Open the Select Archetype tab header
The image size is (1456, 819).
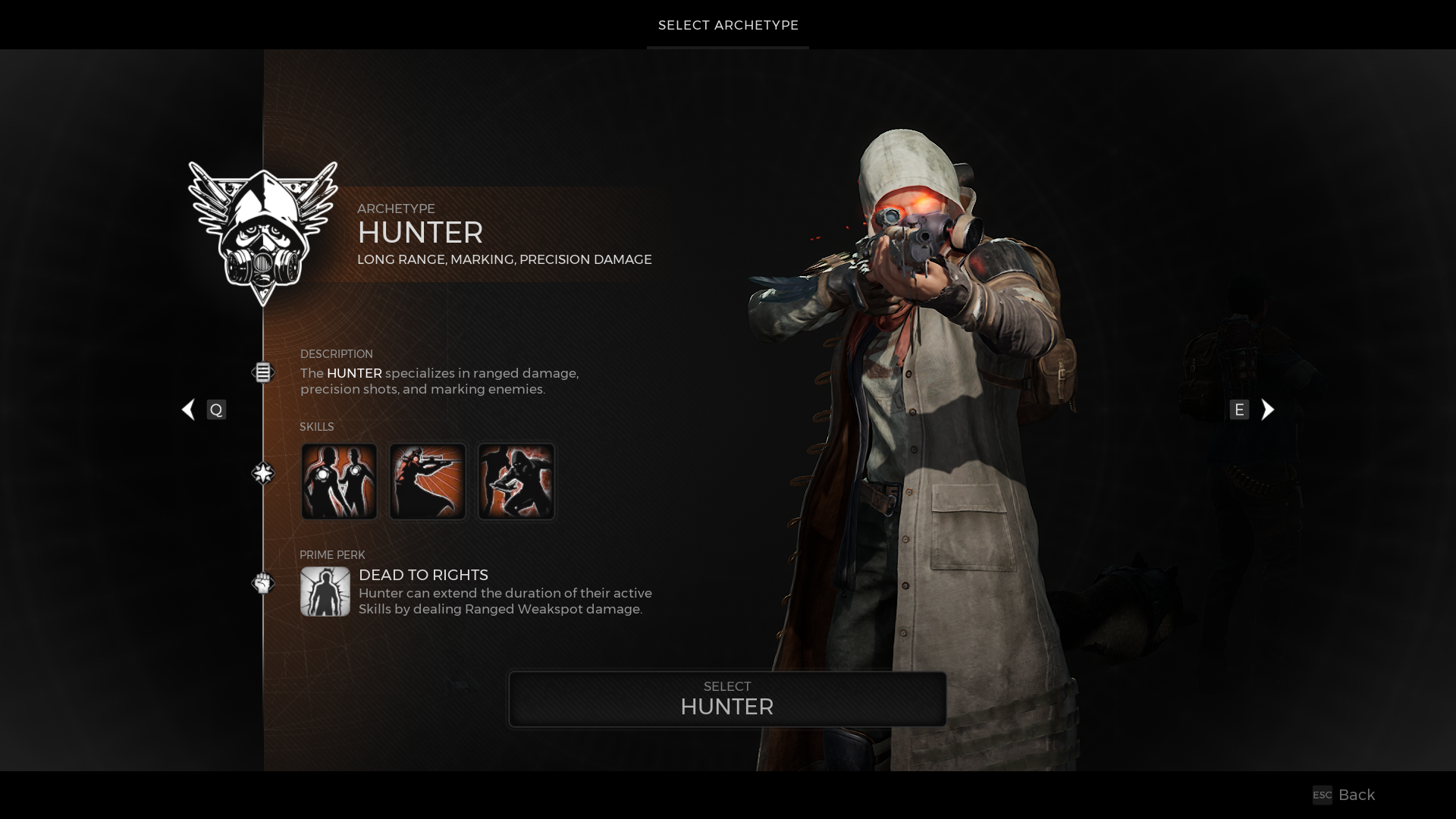click(x=728, y=25)
